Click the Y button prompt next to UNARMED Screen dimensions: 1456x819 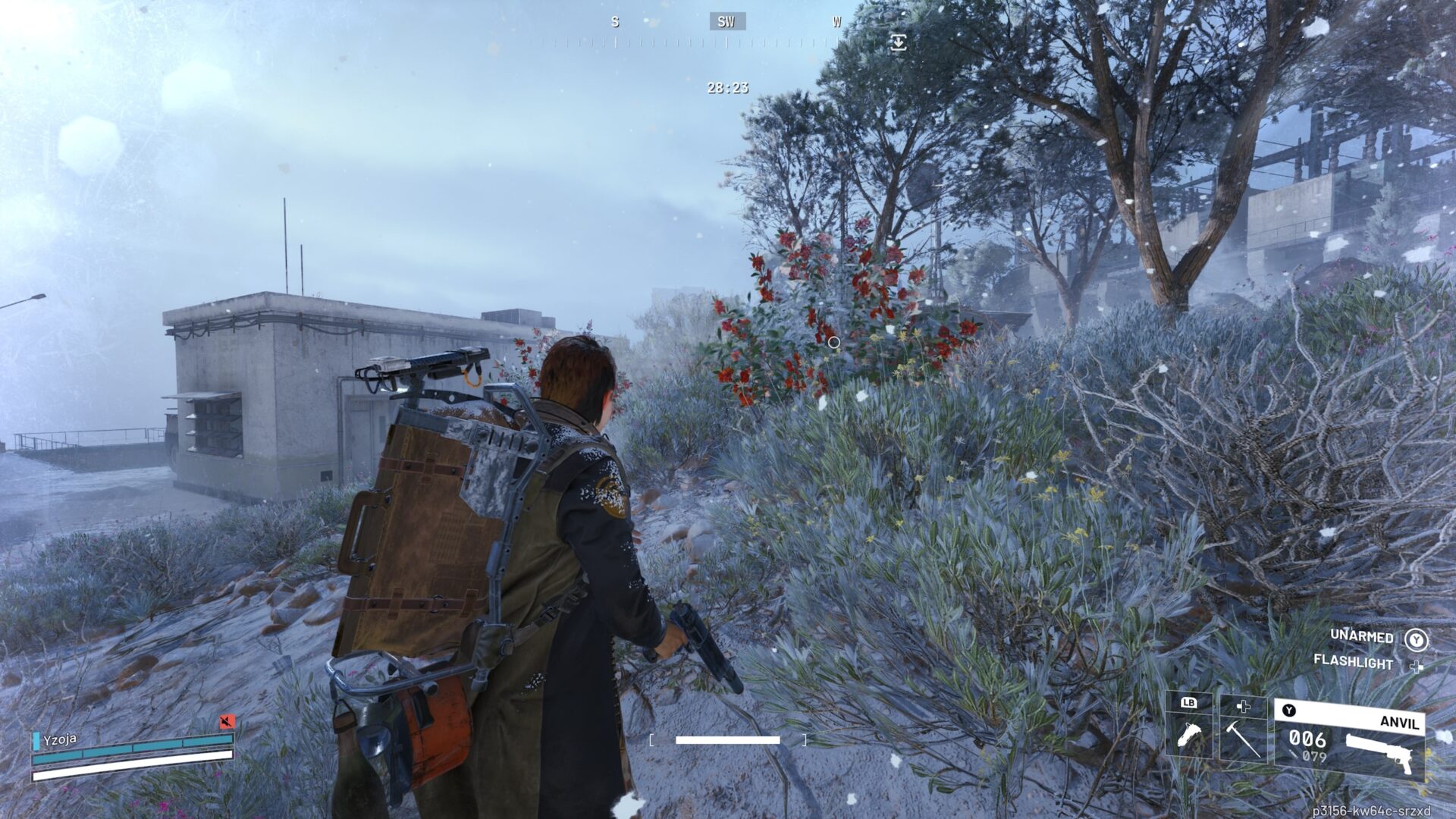point(1417,640)
